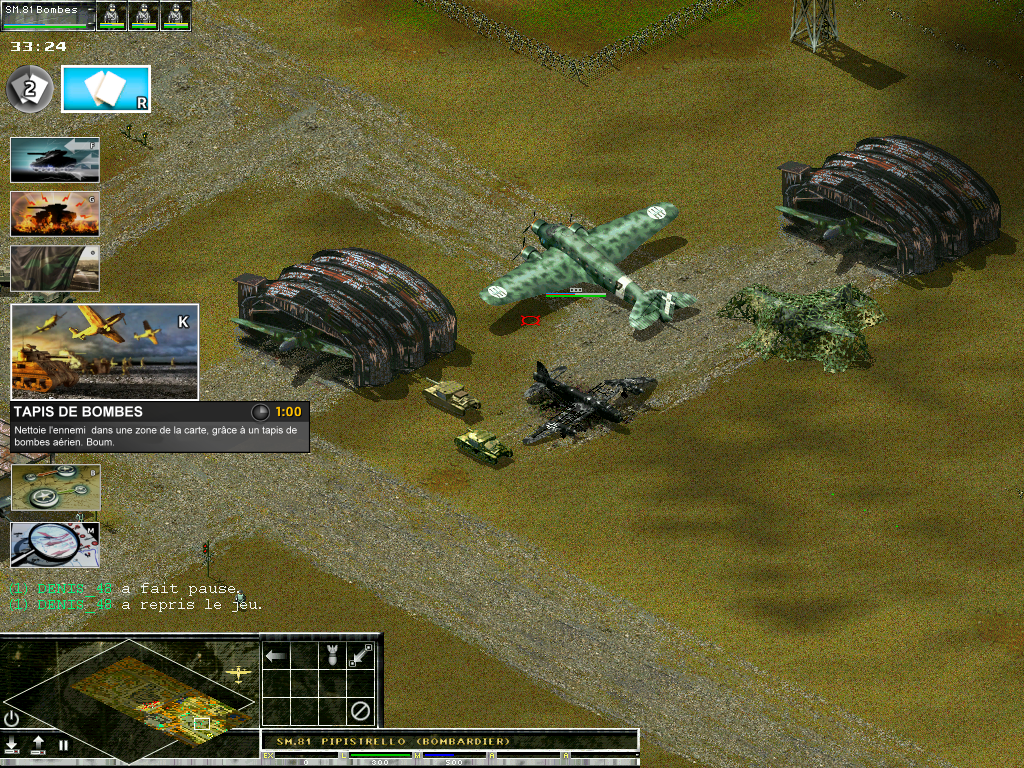Pause the game with the pause button
Screen dimensions: 1024x768
pyautogui.click(x=63, y=745)
